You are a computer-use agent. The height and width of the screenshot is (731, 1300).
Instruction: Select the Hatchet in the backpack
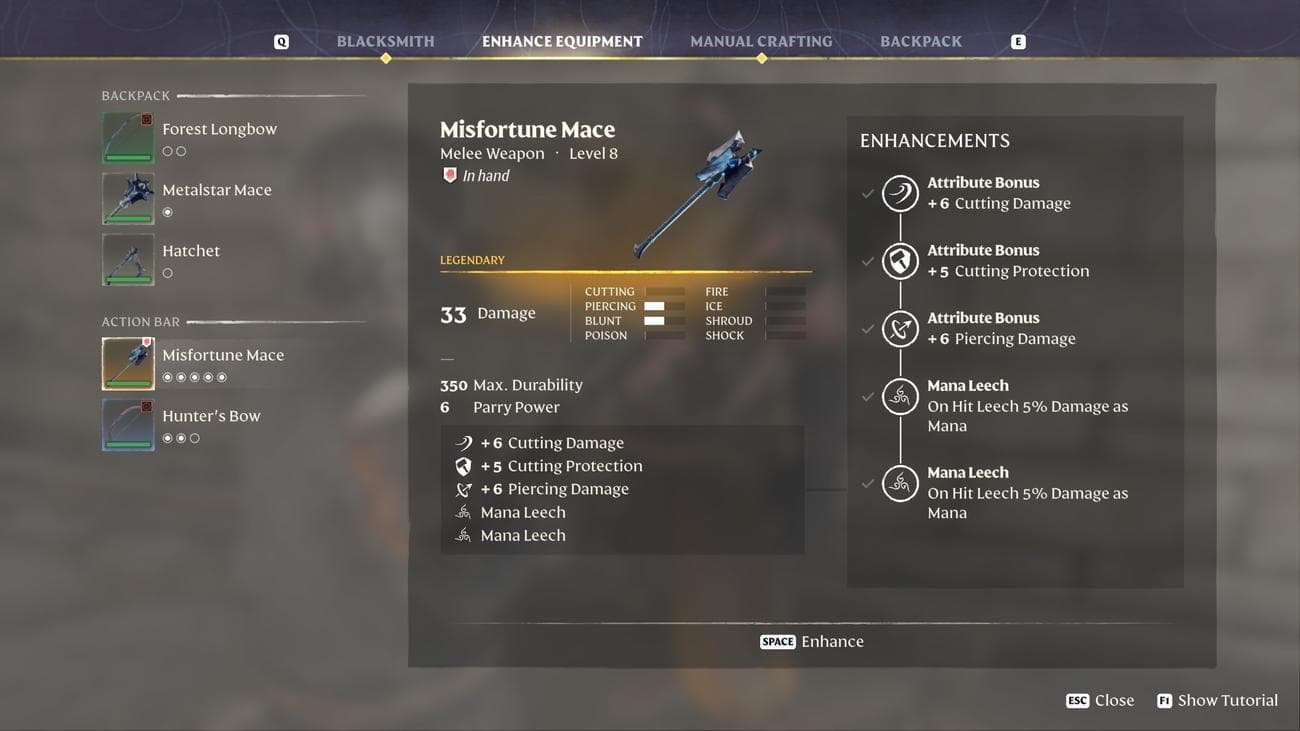click(191, 252)
